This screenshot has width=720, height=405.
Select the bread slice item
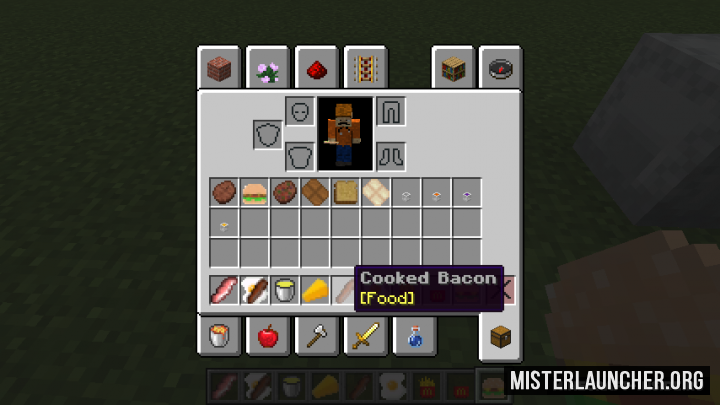pyautogui.click(x=345, y=192)
